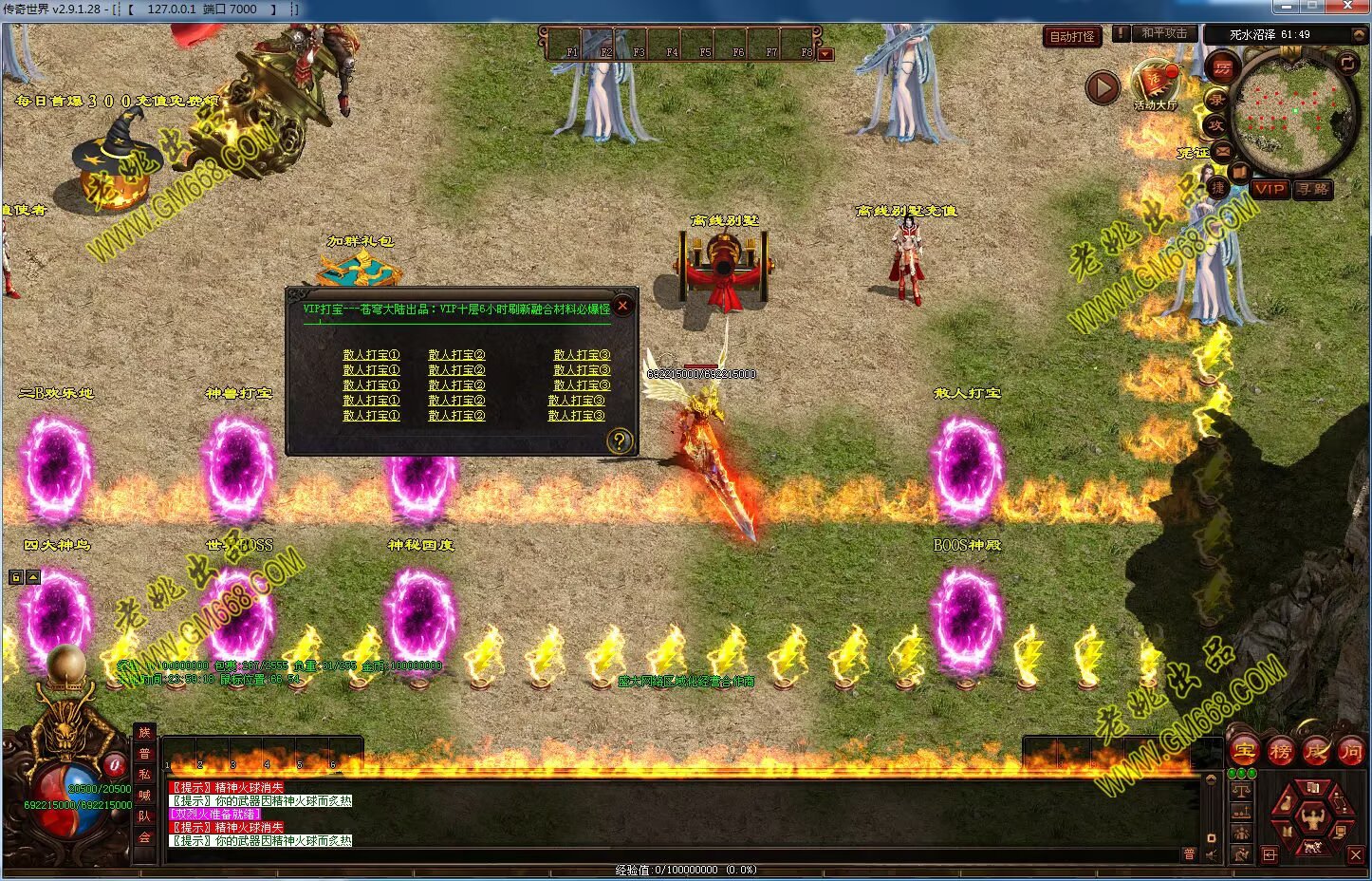The height and width of the screenshot is (881, 1372).
Task: Open the mail envelope icon
Action: tap(1222, 150)
